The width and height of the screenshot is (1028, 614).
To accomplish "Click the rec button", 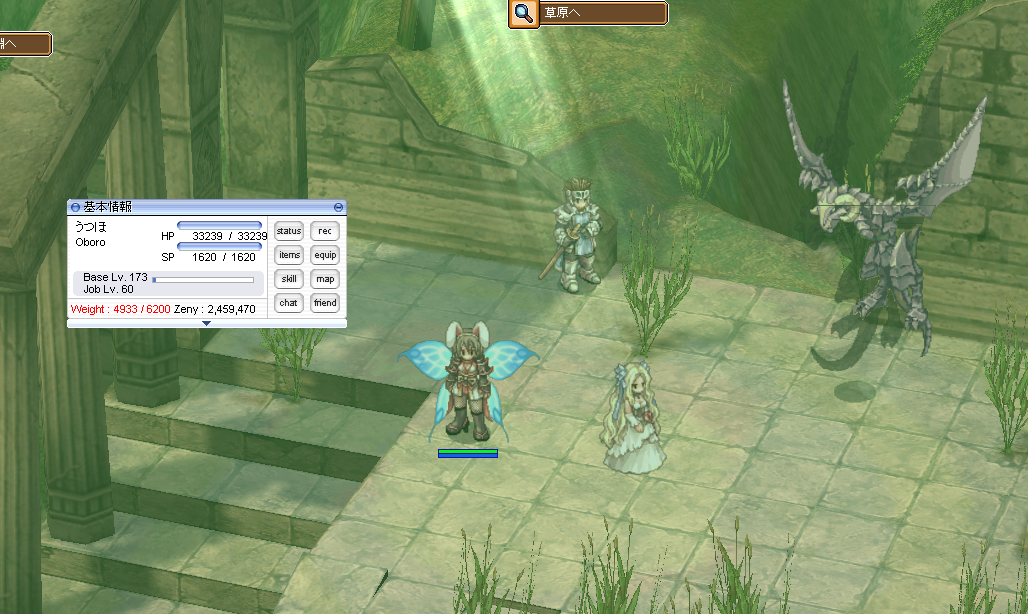I will 324,232.
